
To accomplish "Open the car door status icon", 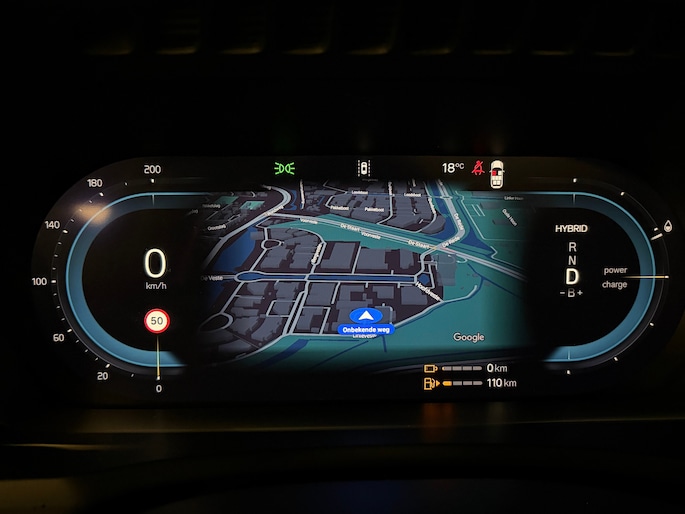I will (x=497, y=173).
